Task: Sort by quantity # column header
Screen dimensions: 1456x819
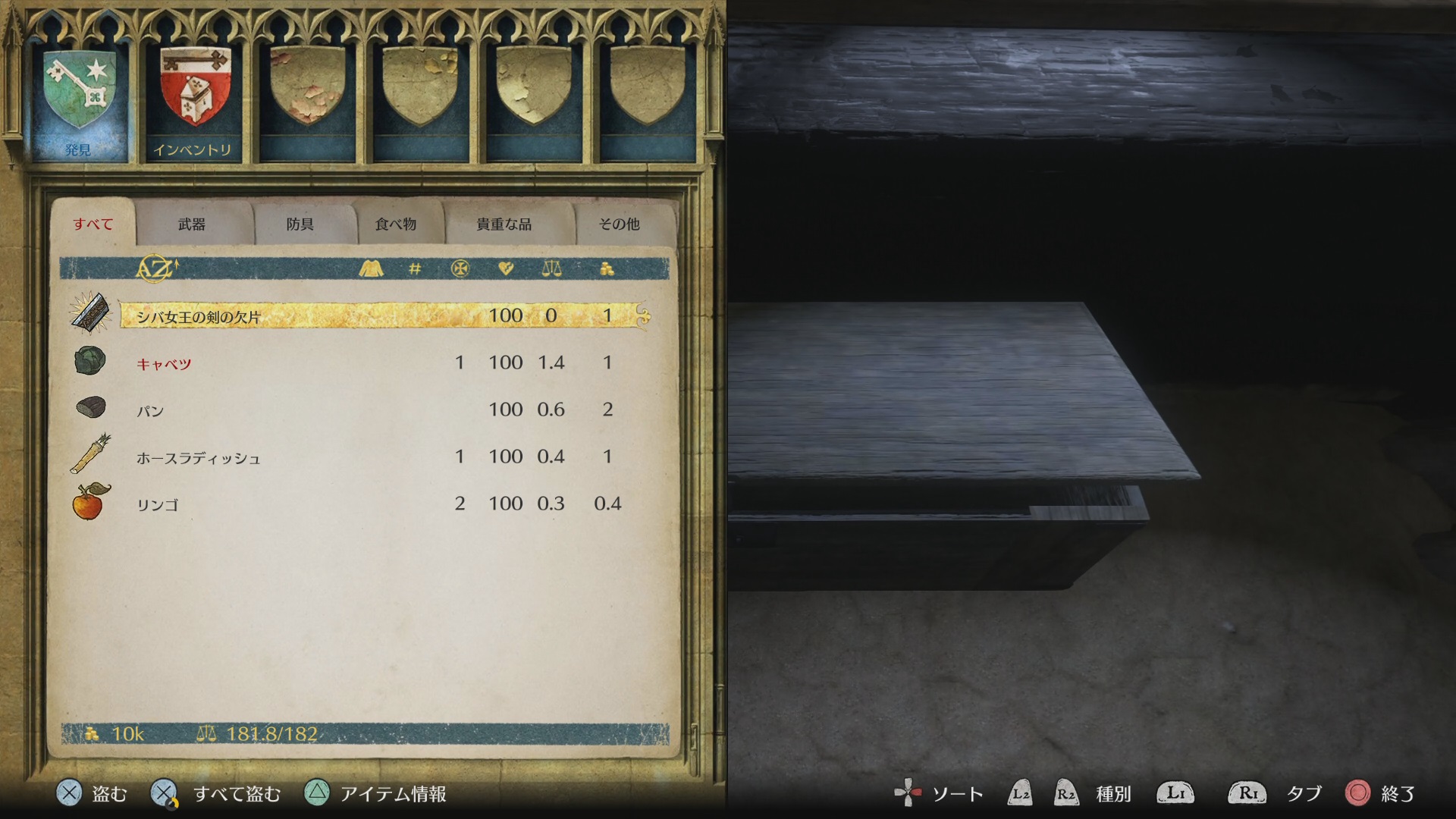Action: pyautogui.click(x=415, y=268)
